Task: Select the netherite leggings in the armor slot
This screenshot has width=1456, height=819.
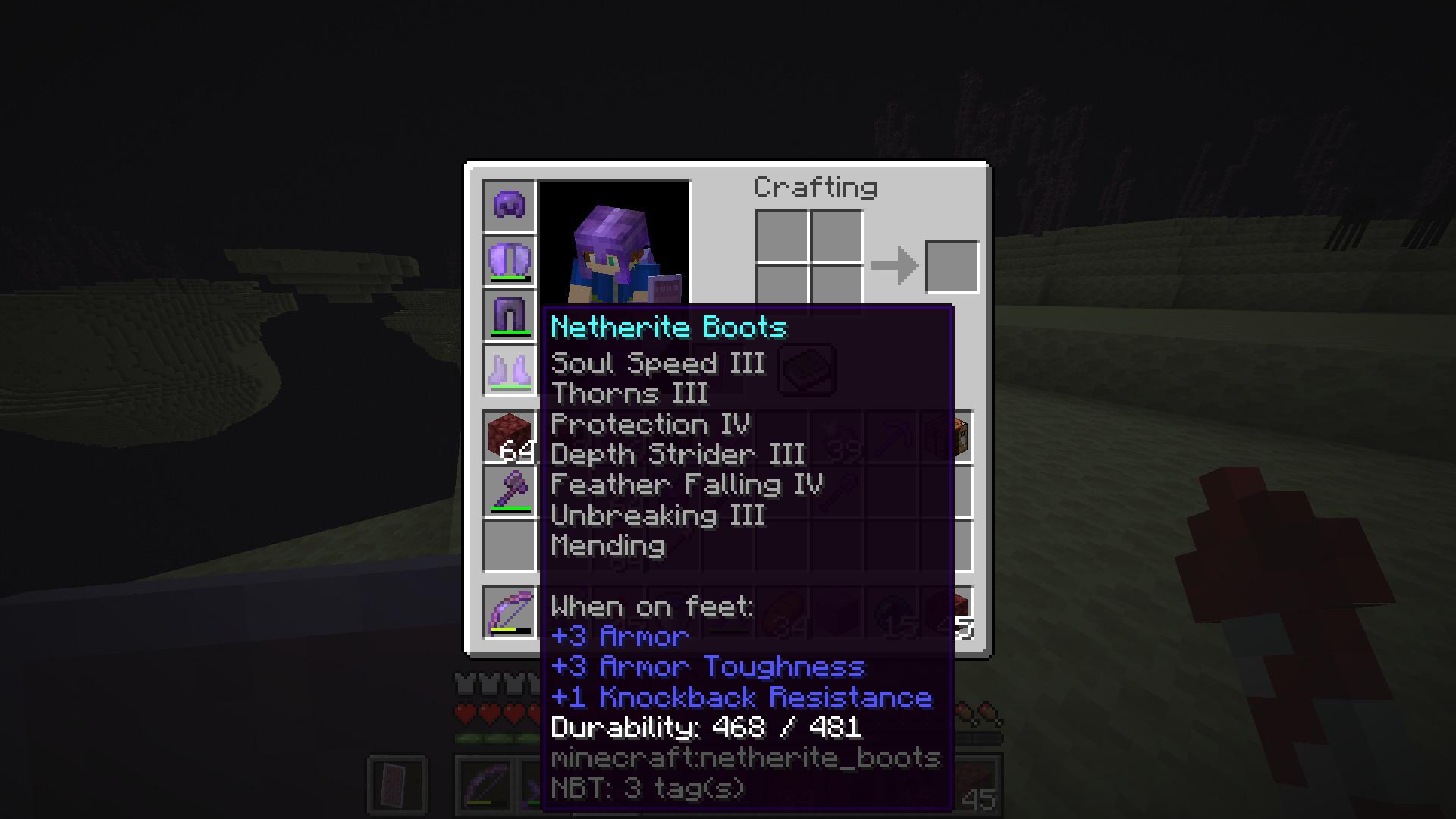Action: [x=508, y=316]
